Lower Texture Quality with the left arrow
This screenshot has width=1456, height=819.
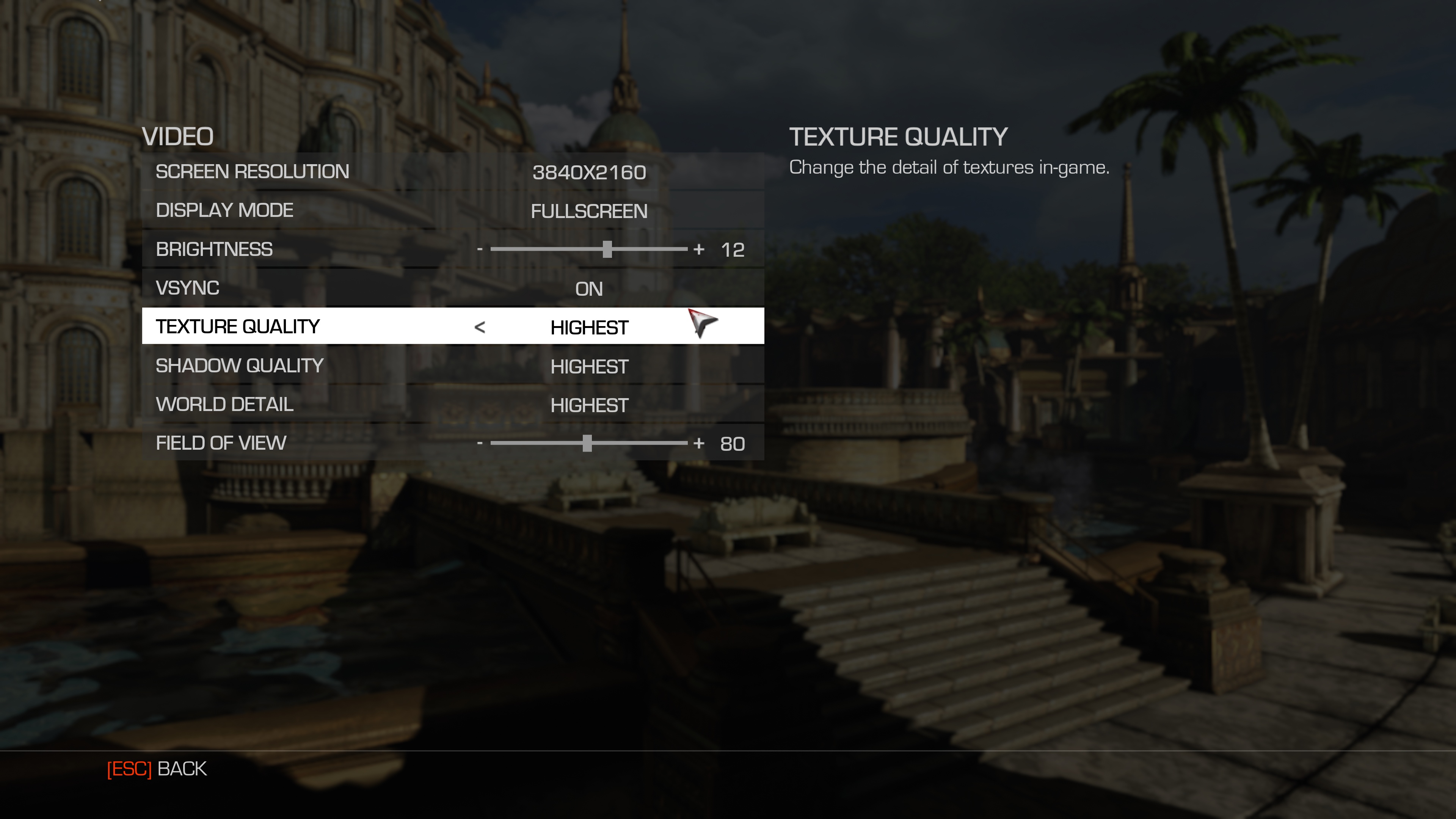(480, 327)
